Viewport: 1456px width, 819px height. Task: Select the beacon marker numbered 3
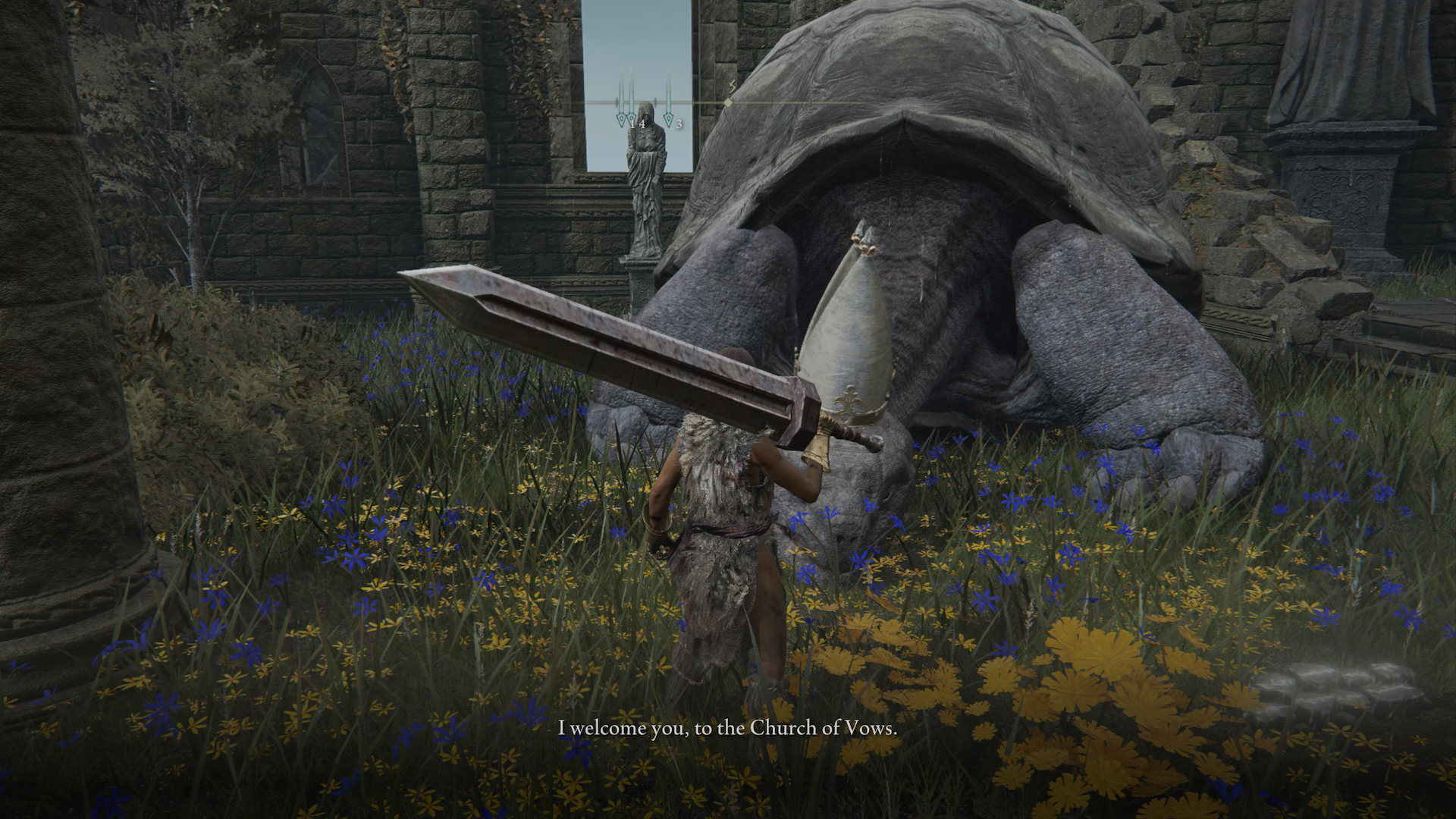point(668,119)
